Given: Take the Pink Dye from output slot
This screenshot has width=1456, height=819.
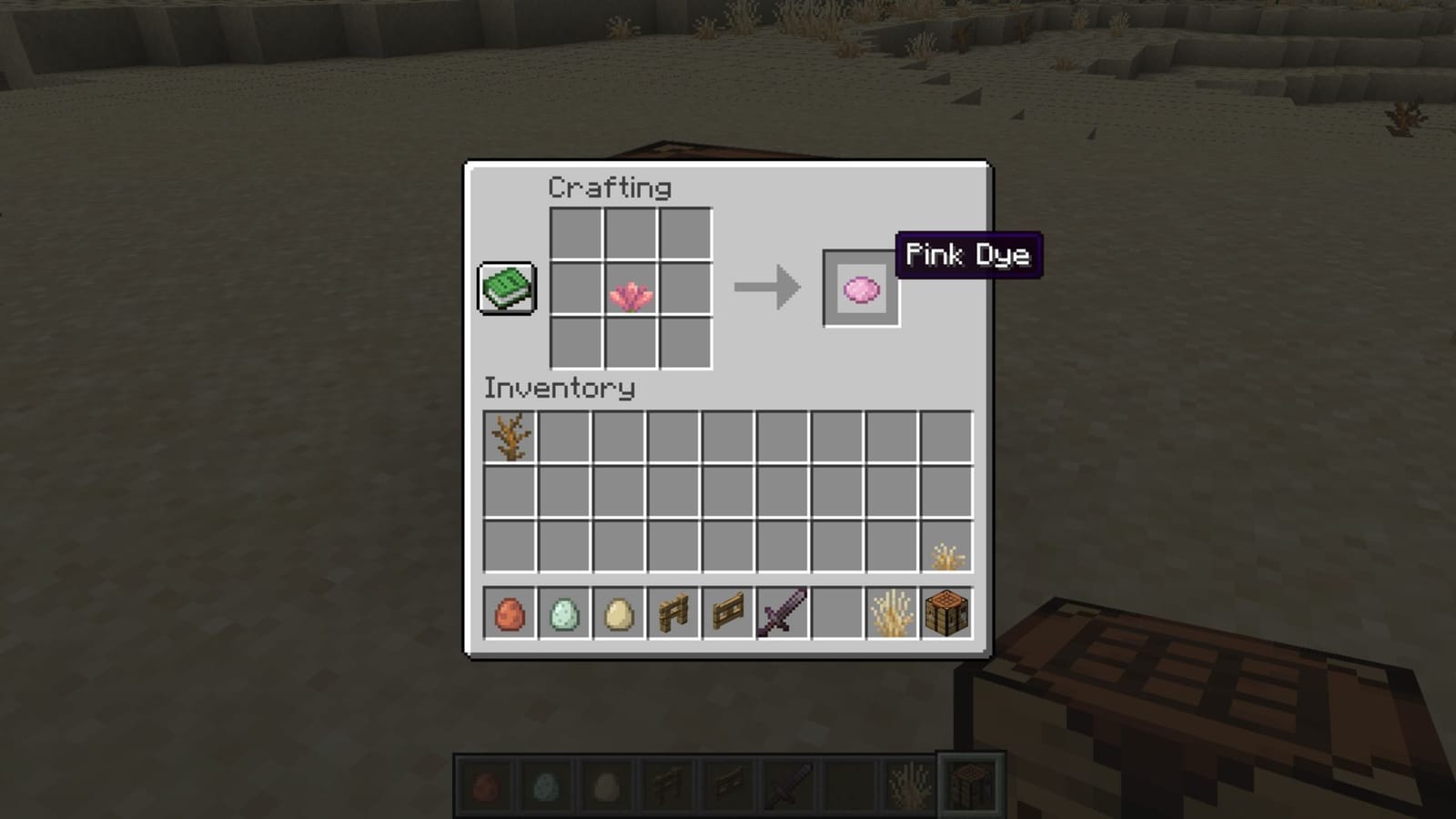Looking at the screenshot, I should [x=858, y=289].
